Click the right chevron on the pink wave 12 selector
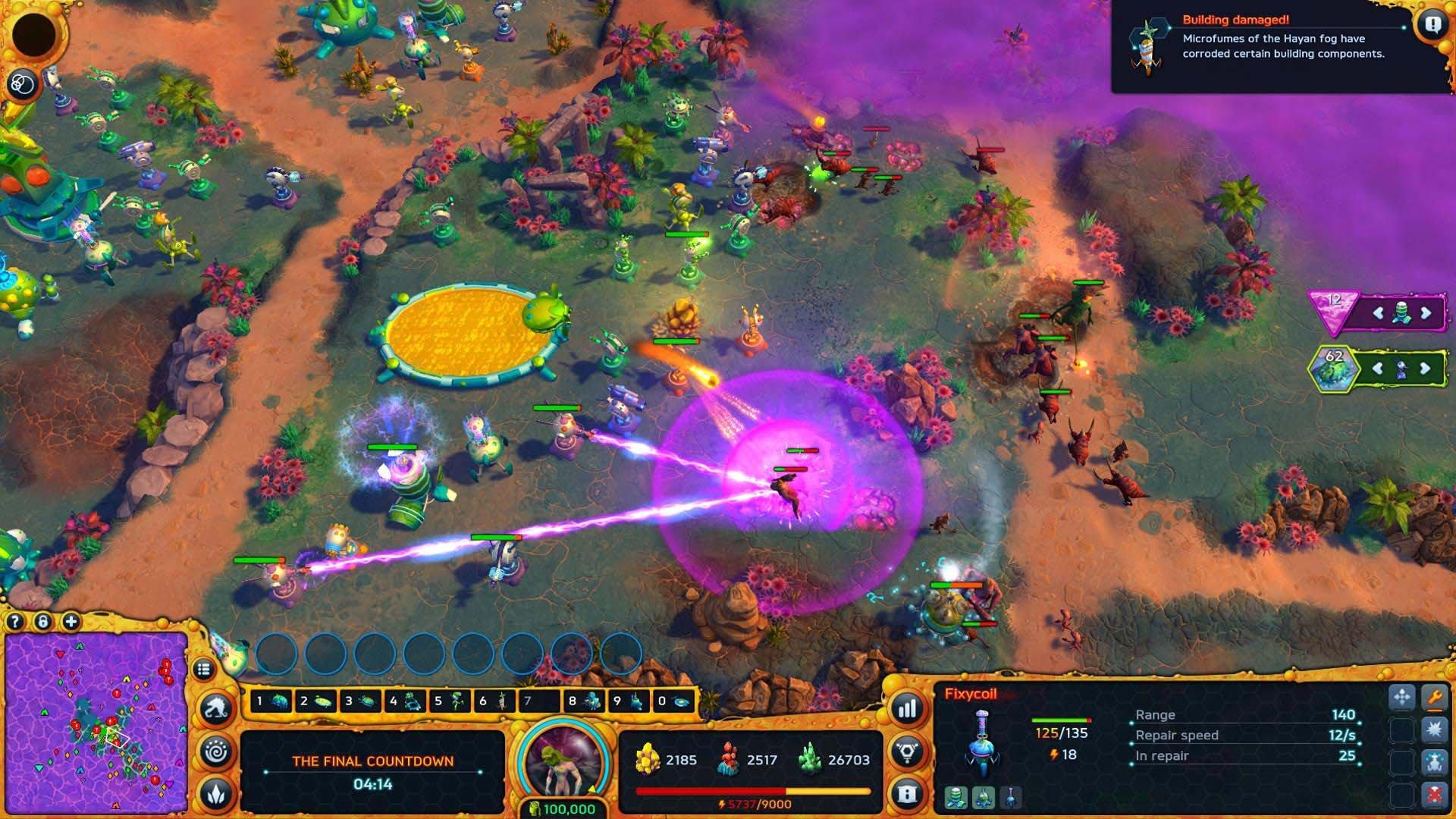 point(1426,312)
